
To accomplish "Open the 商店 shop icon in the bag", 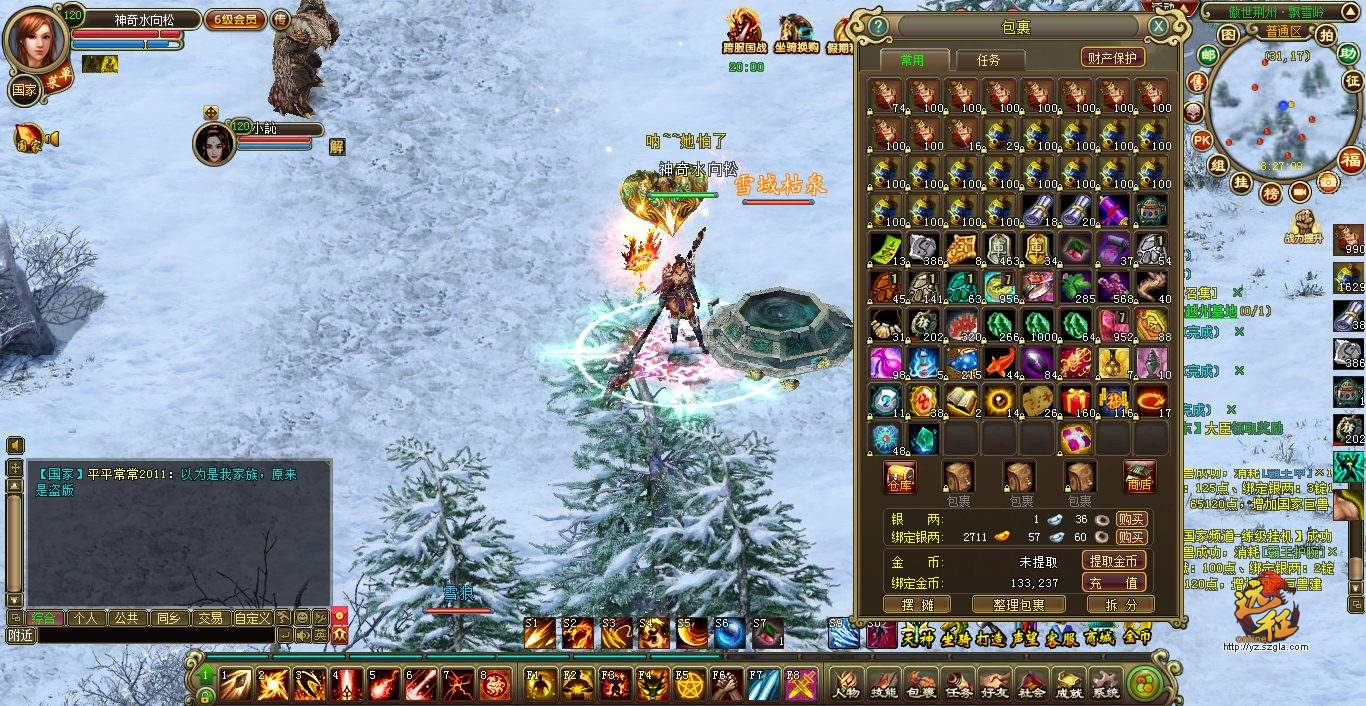I will click(1139, 477).
